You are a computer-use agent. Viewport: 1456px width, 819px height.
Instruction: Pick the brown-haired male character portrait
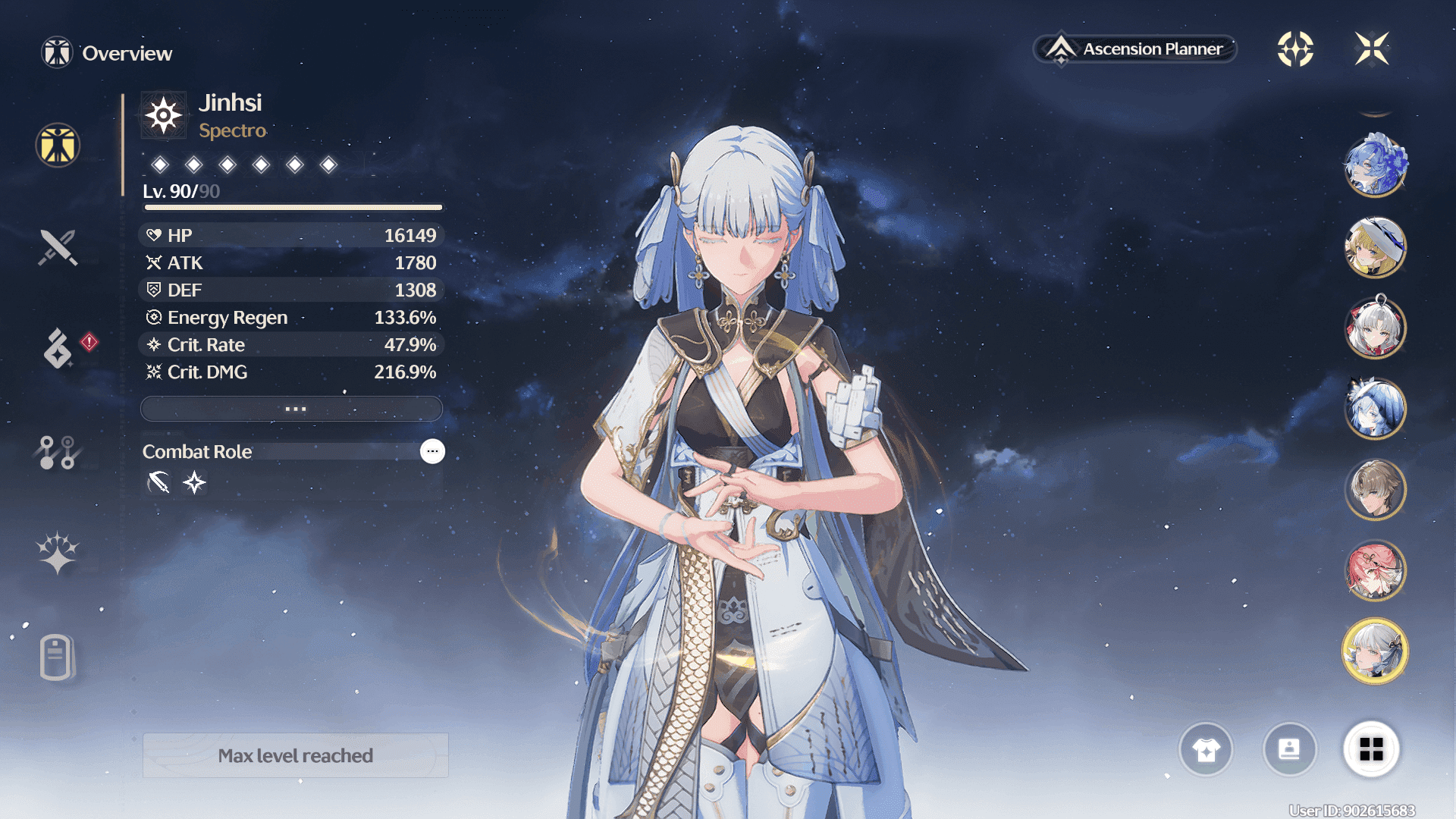click(1375, 490)
